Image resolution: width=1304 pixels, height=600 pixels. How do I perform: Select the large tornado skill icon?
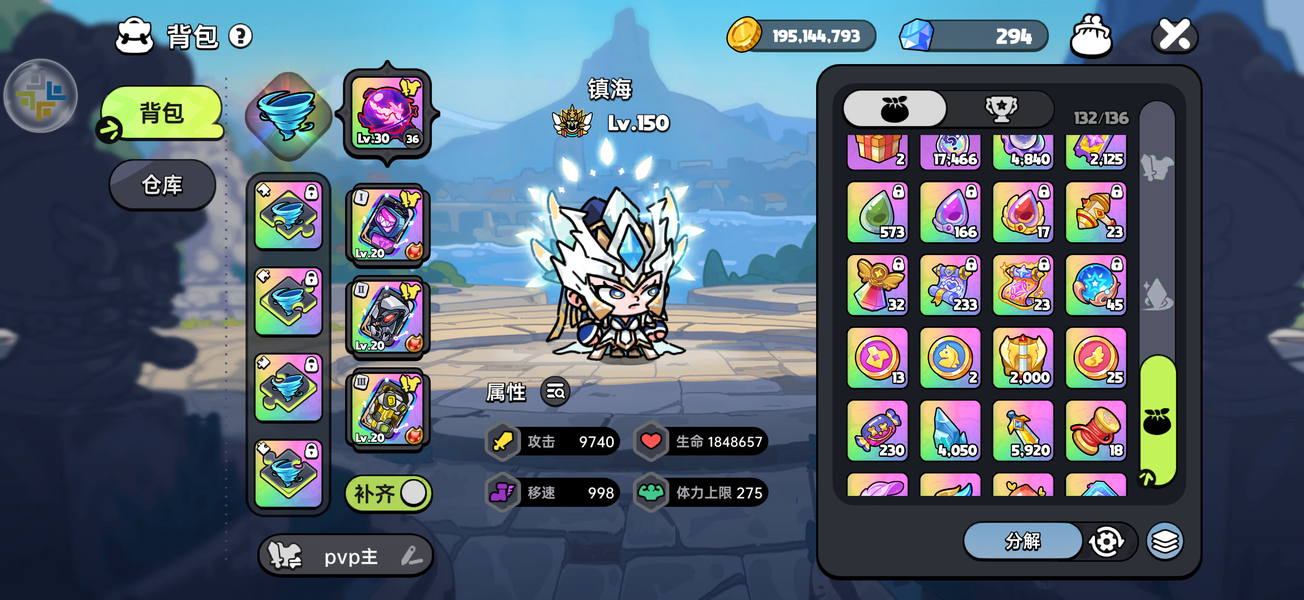tap(288, 115)
